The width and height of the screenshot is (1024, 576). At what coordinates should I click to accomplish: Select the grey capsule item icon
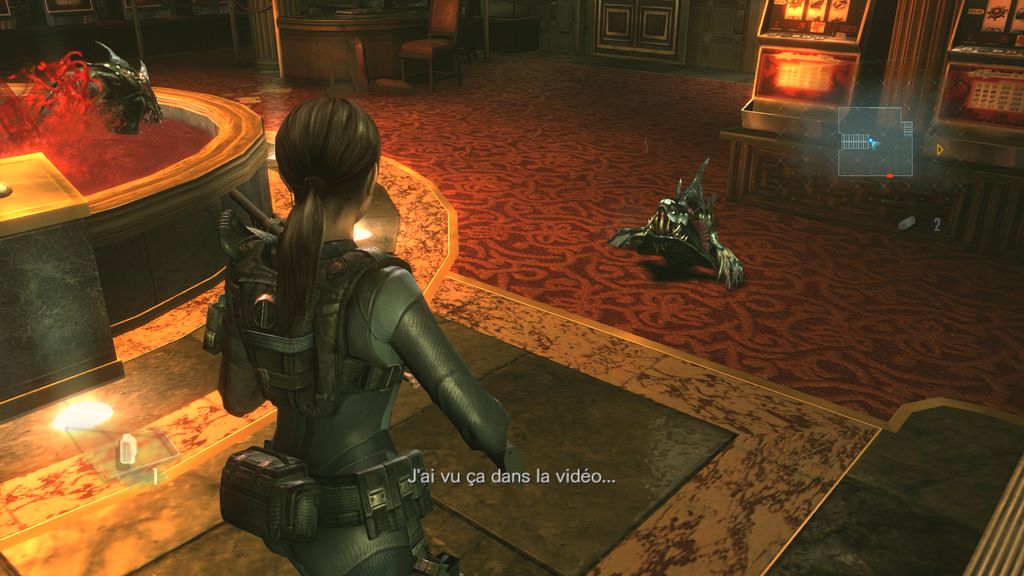[x=907, y=223]
